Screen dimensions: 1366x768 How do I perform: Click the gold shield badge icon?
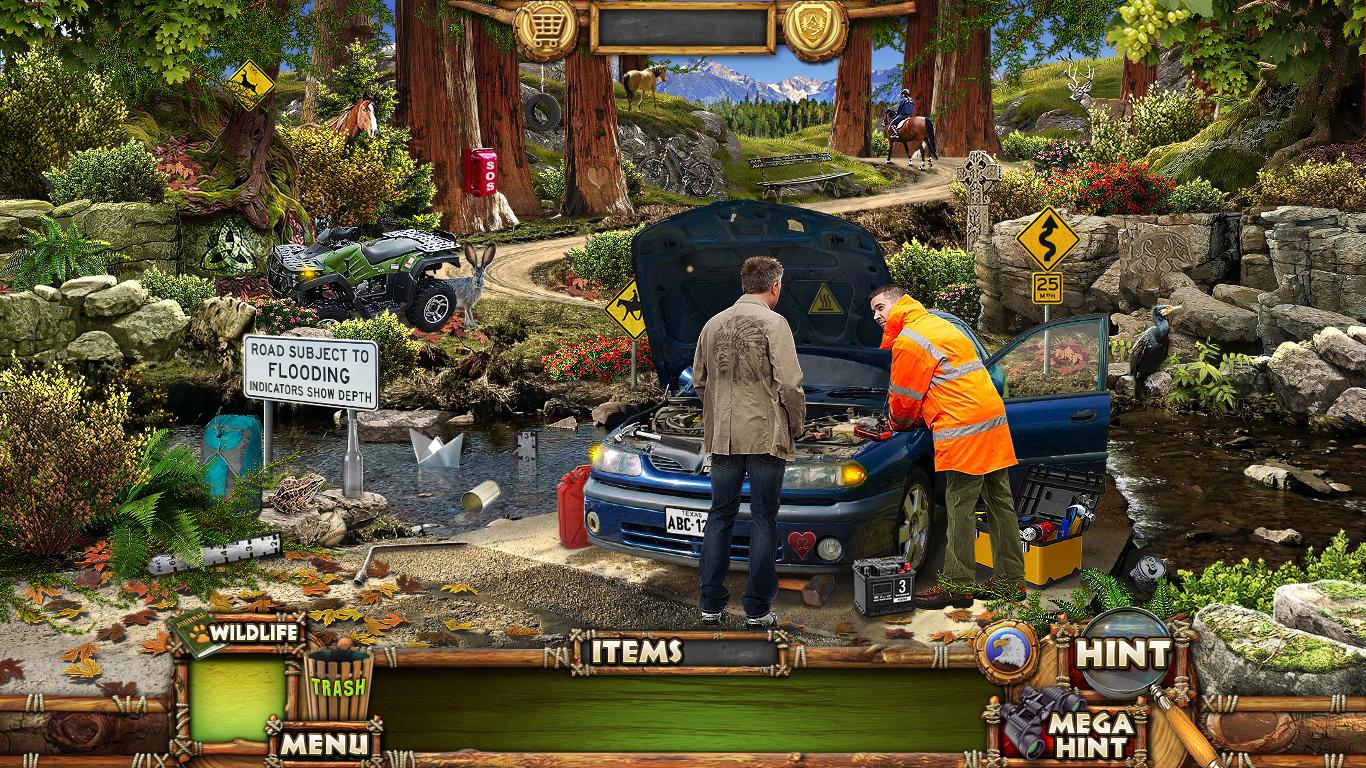tap(815, 28)
